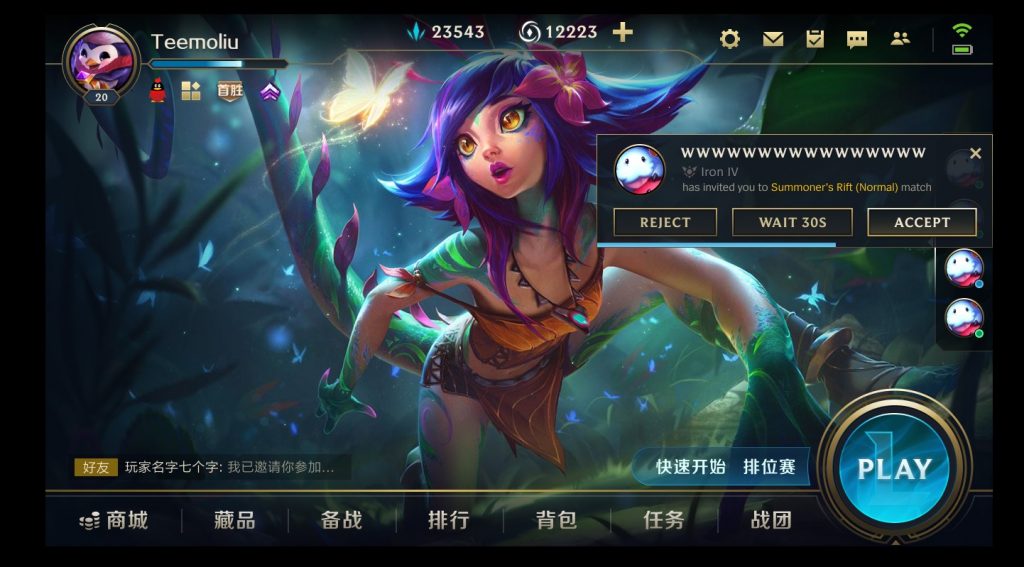Open the mail envelope icon

click(773, 39)
